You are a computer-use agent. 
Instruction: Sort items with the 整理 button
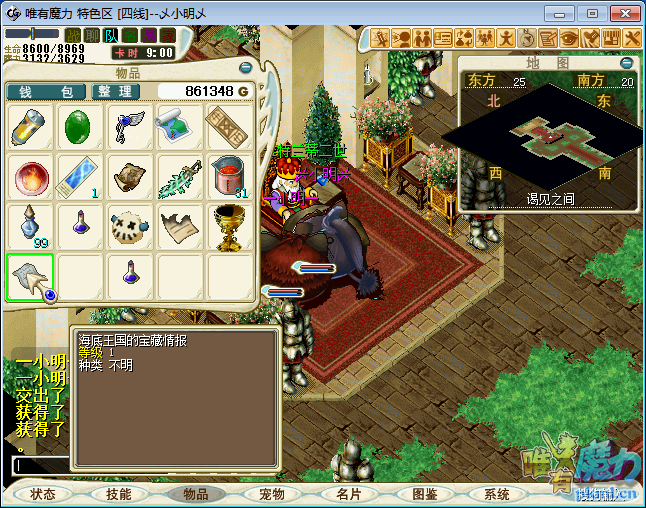[x=116, y=92]
